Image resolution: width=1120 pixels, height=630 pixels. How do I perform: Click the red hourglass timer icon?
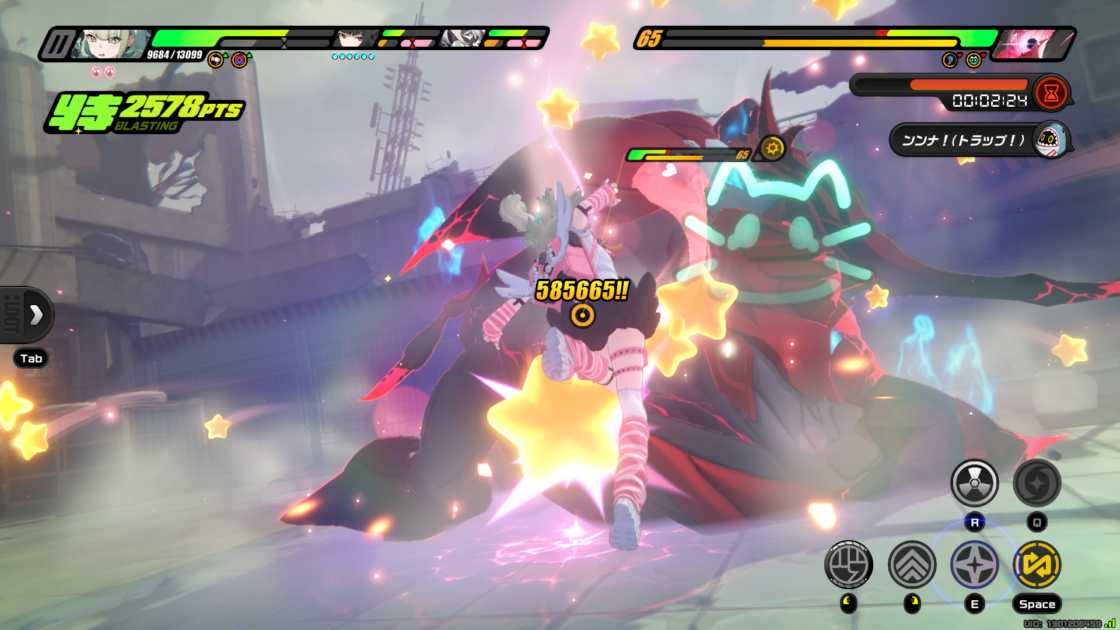(1052, 92)
